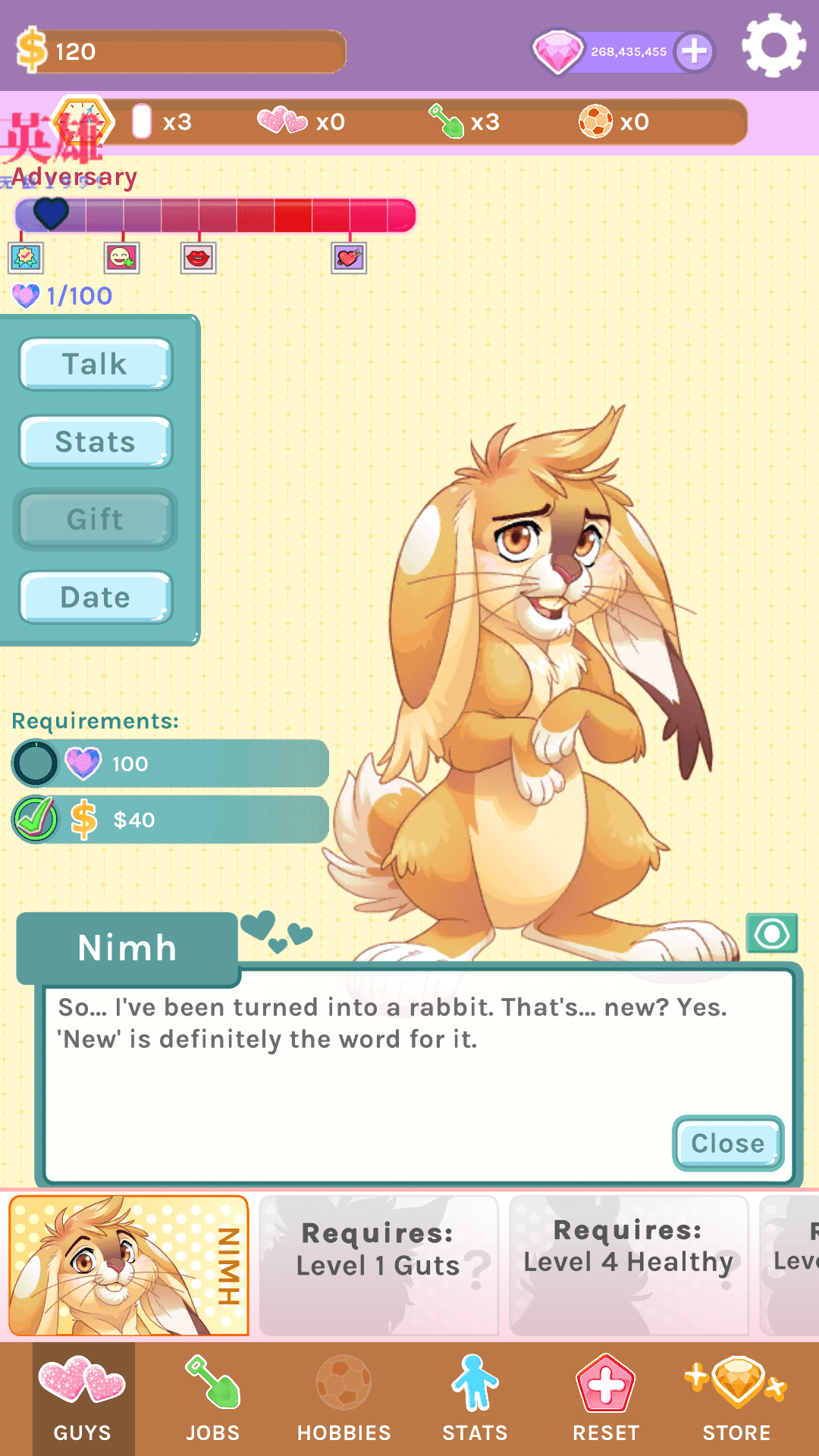
Task: Open the settings gear menu
Action: point(773,46)
